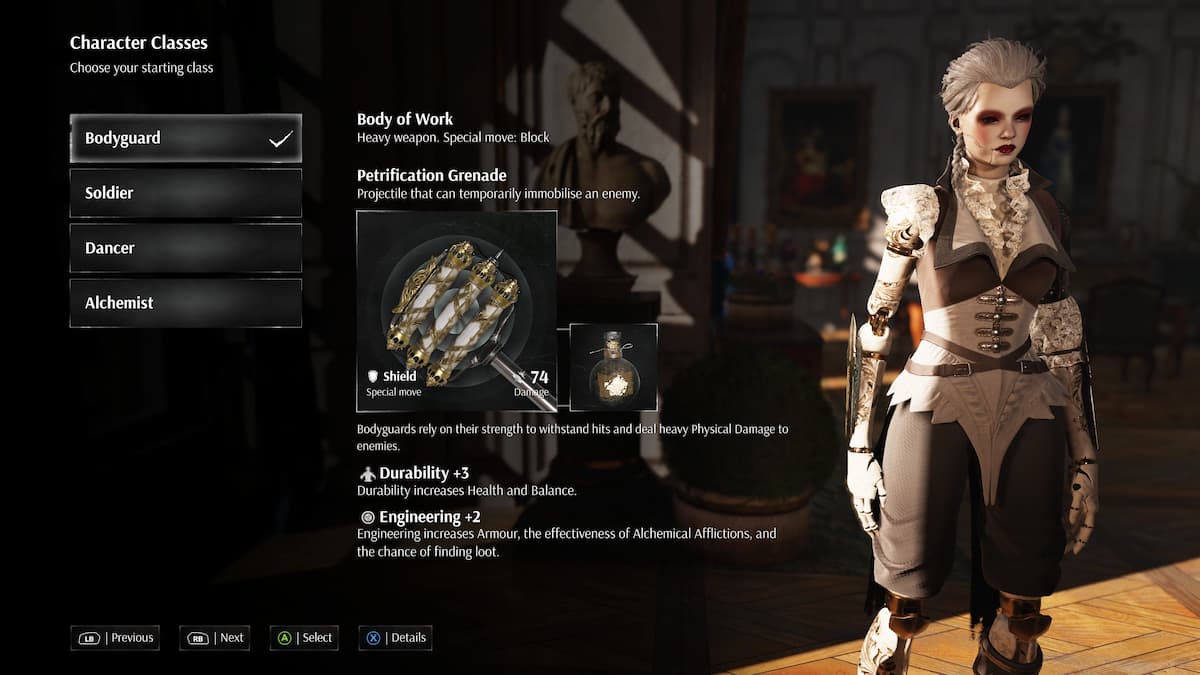Open the class Details view
Viewport: 1200px width, 675px height.
pyautogui.click(x=395, y=638)
